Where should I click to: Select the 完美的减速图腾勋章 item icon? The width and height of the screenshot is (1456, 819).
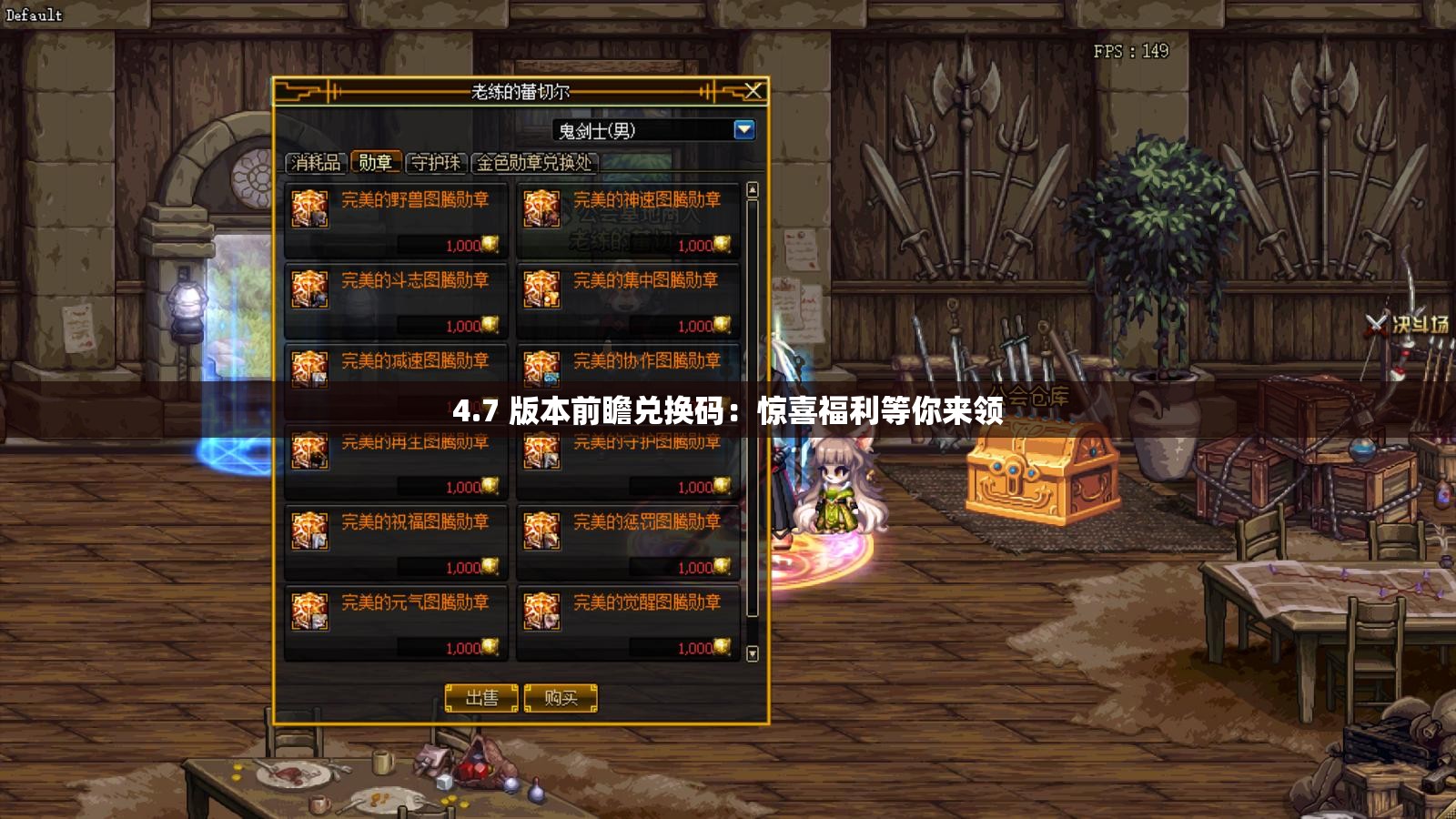(309, 369)
